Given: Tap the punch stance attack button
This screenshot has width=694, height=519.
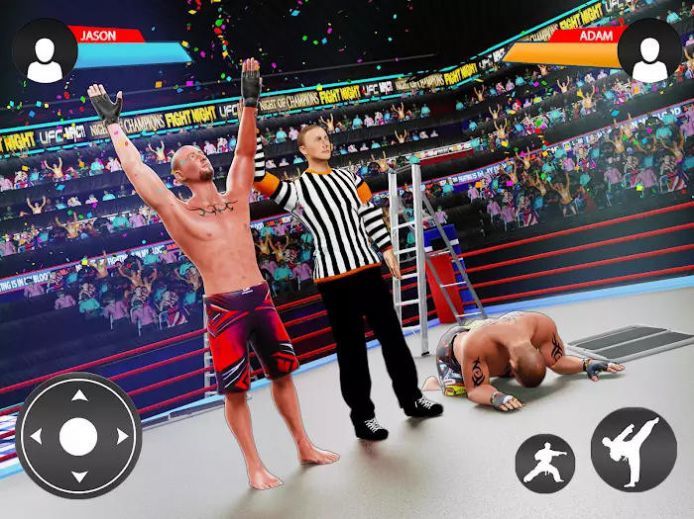Looking at the screenshot, I should point(545,463).
